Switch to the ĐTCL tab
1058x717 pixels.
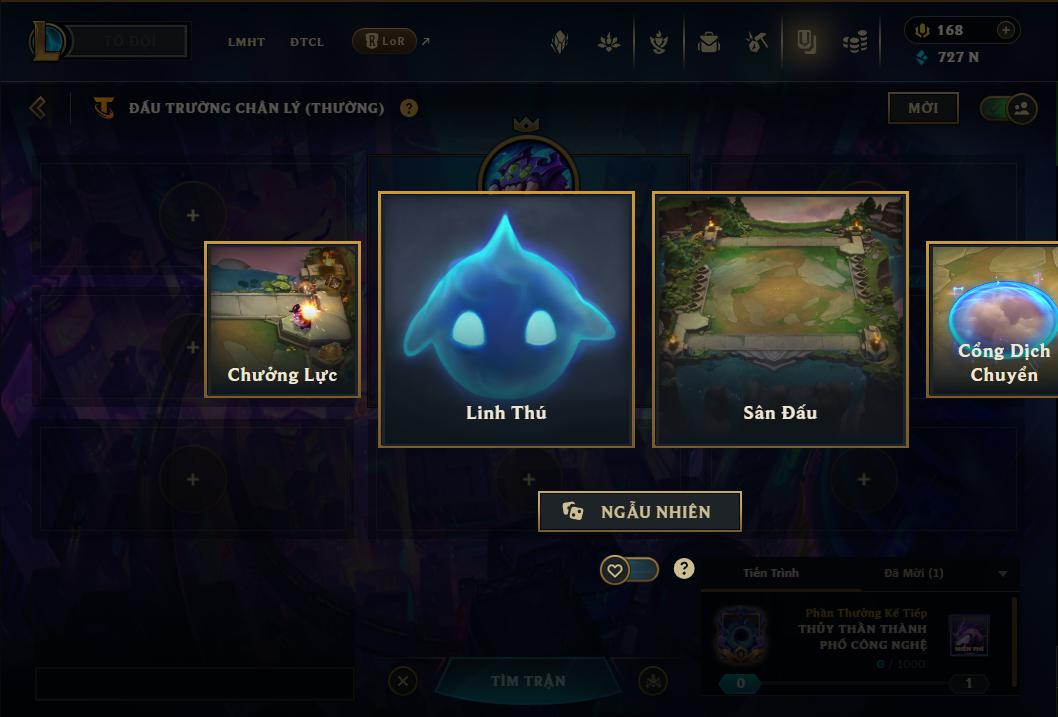[x=307, y=42]
